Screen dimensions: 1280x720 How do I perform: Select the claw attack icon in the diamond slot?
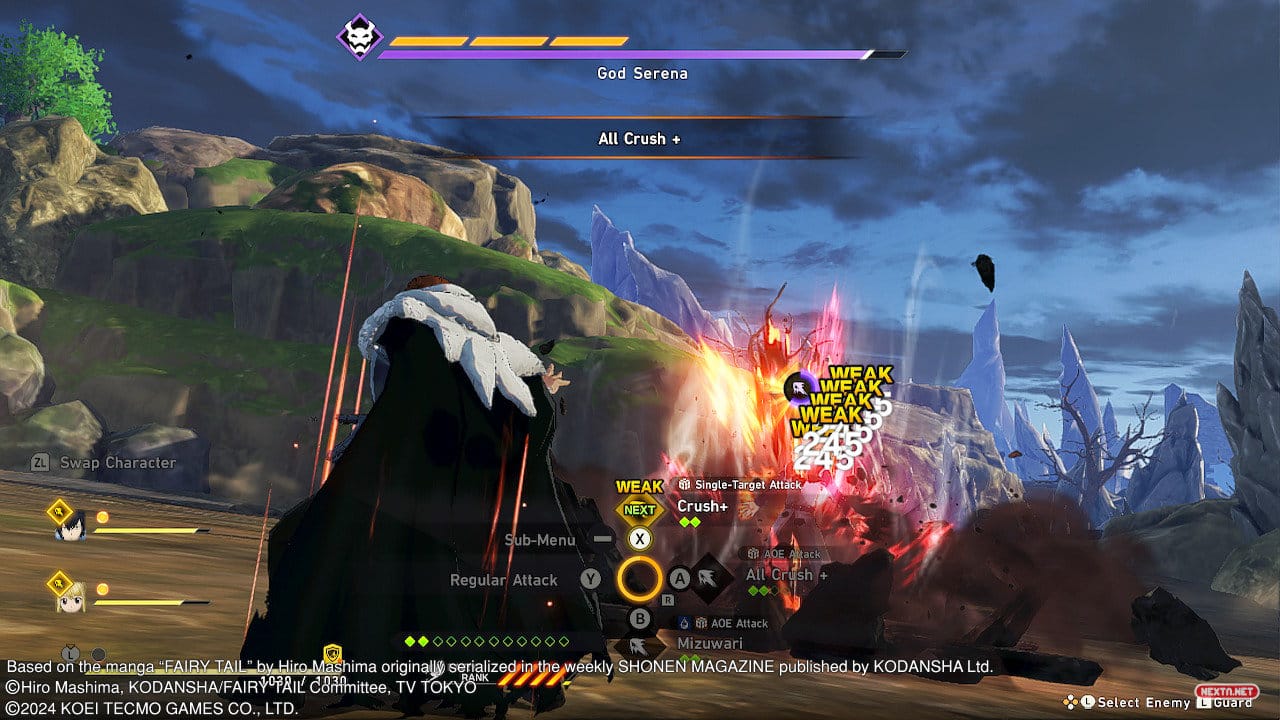707,578
